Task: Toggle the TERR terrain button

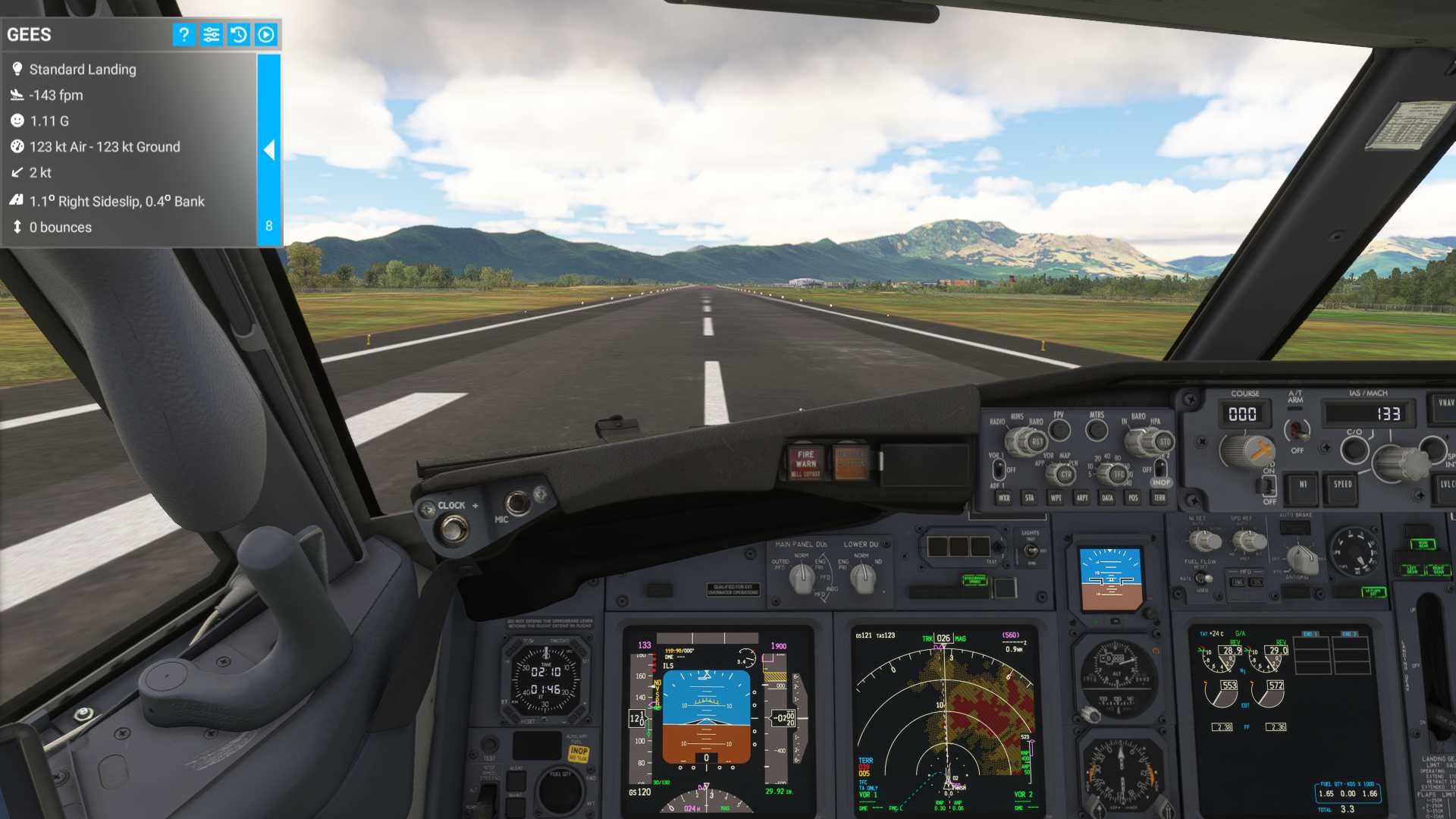Action: tap(1159, 498)
